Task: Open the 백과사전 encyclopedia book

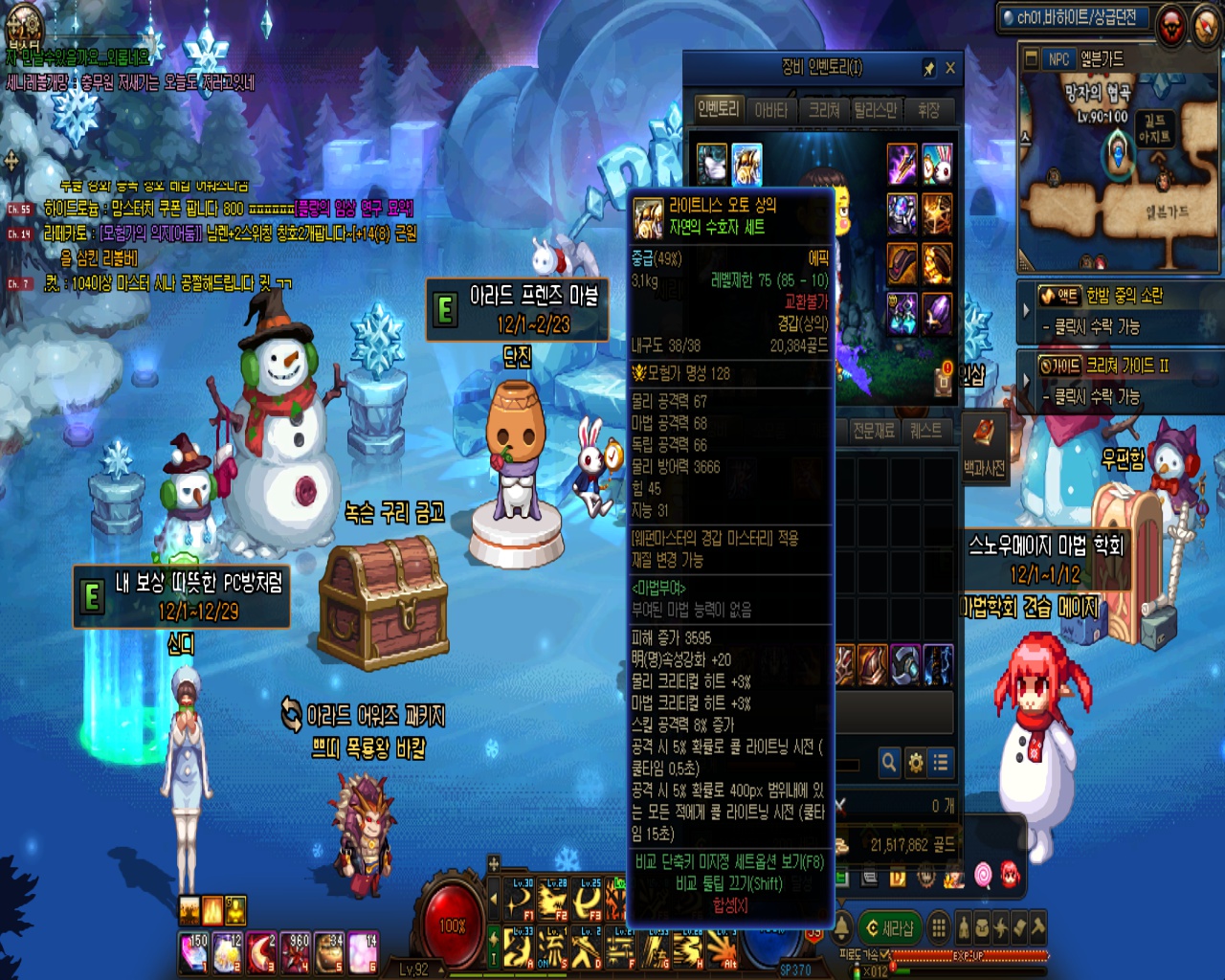Action: click(985, 445)
